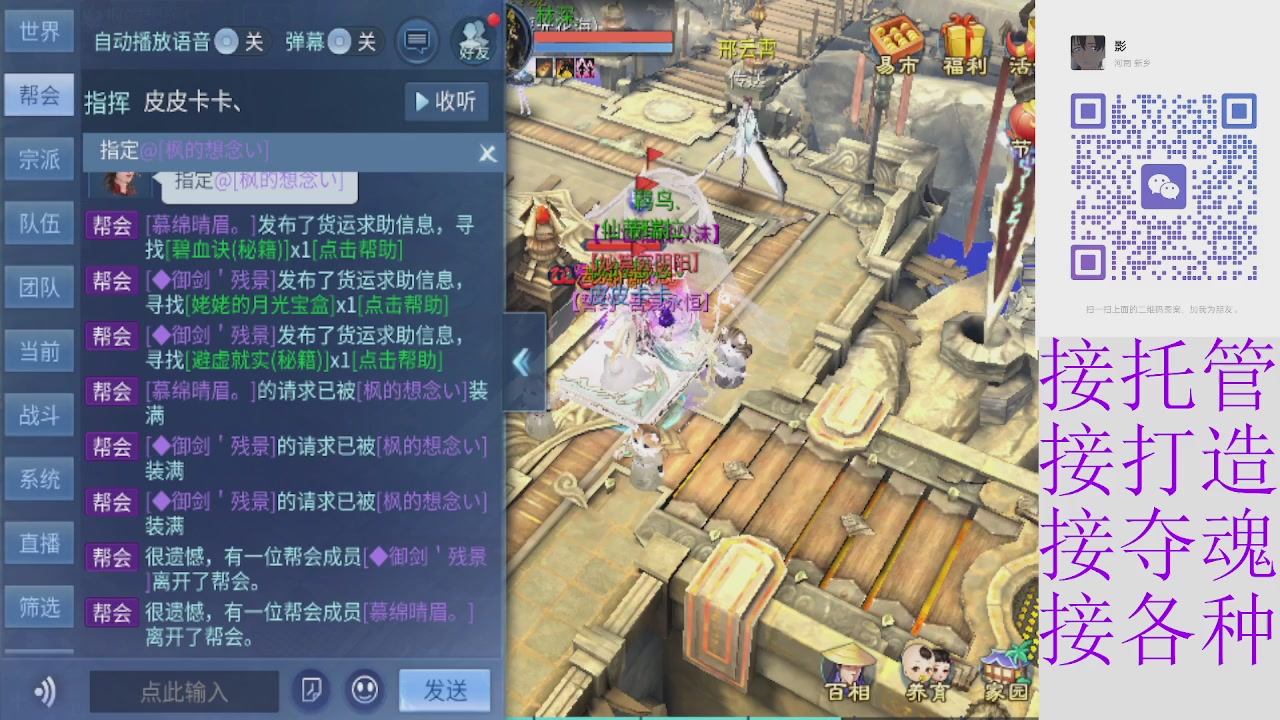Open the 好友 friends icon
The width and height of the screenshot is (1280, 720).
point(470,38)
